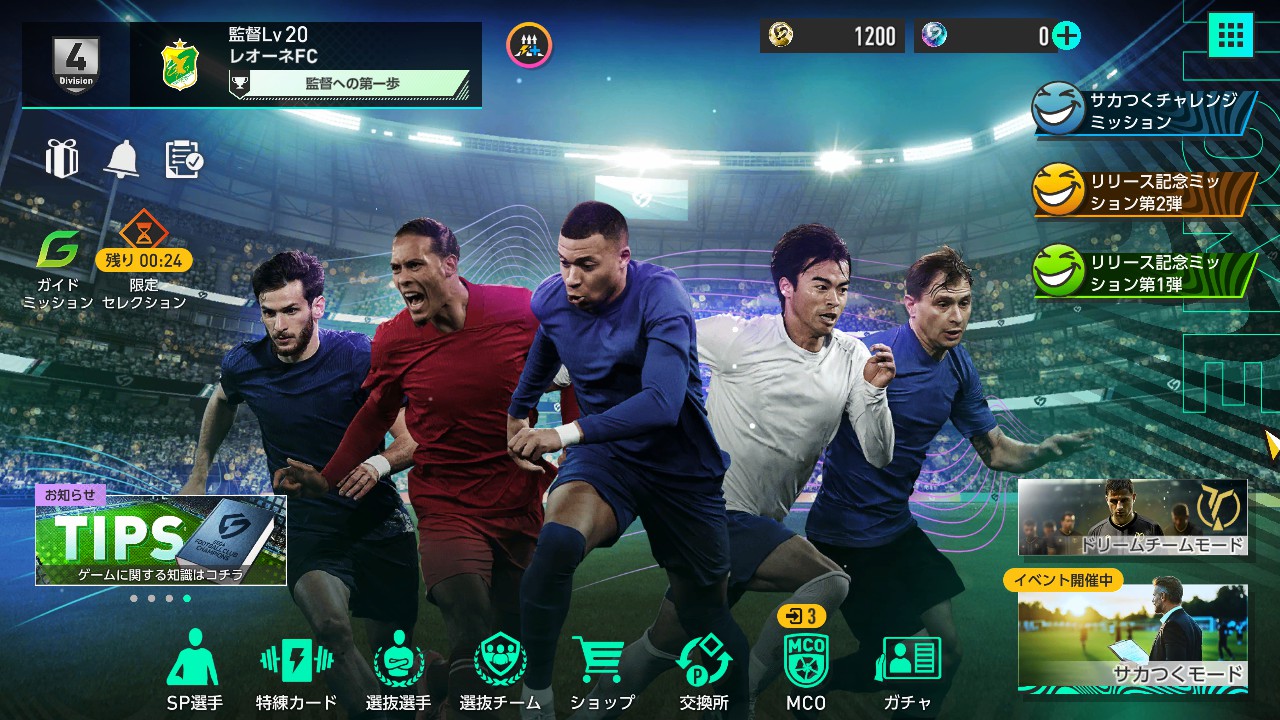Add premium currency with the plus button
This screenshot has width=1280, height=720.
click(1067, 37)
